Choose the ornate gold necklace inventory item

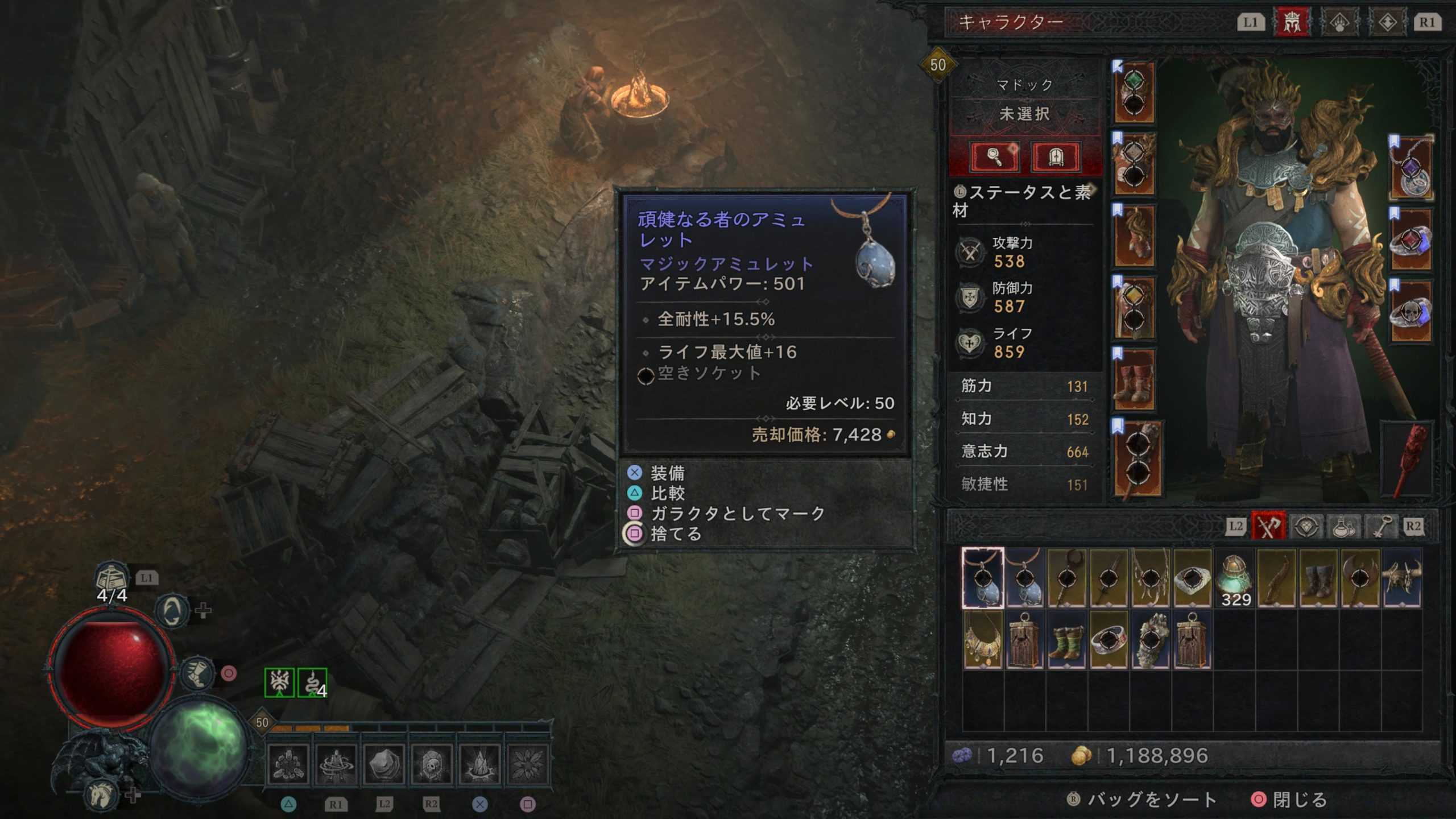982,640
